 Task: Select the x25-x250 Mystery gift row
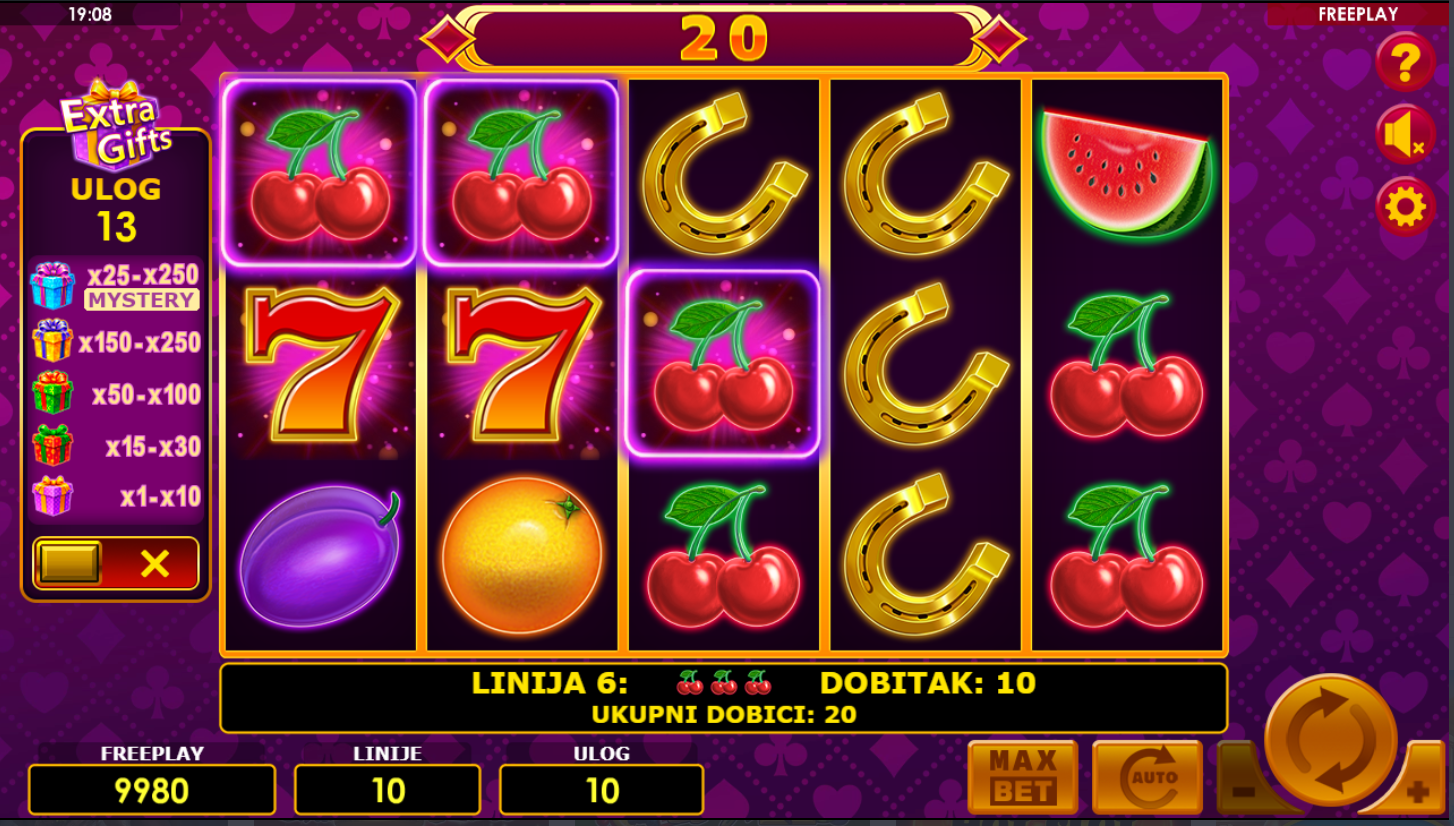coord(116,286)
